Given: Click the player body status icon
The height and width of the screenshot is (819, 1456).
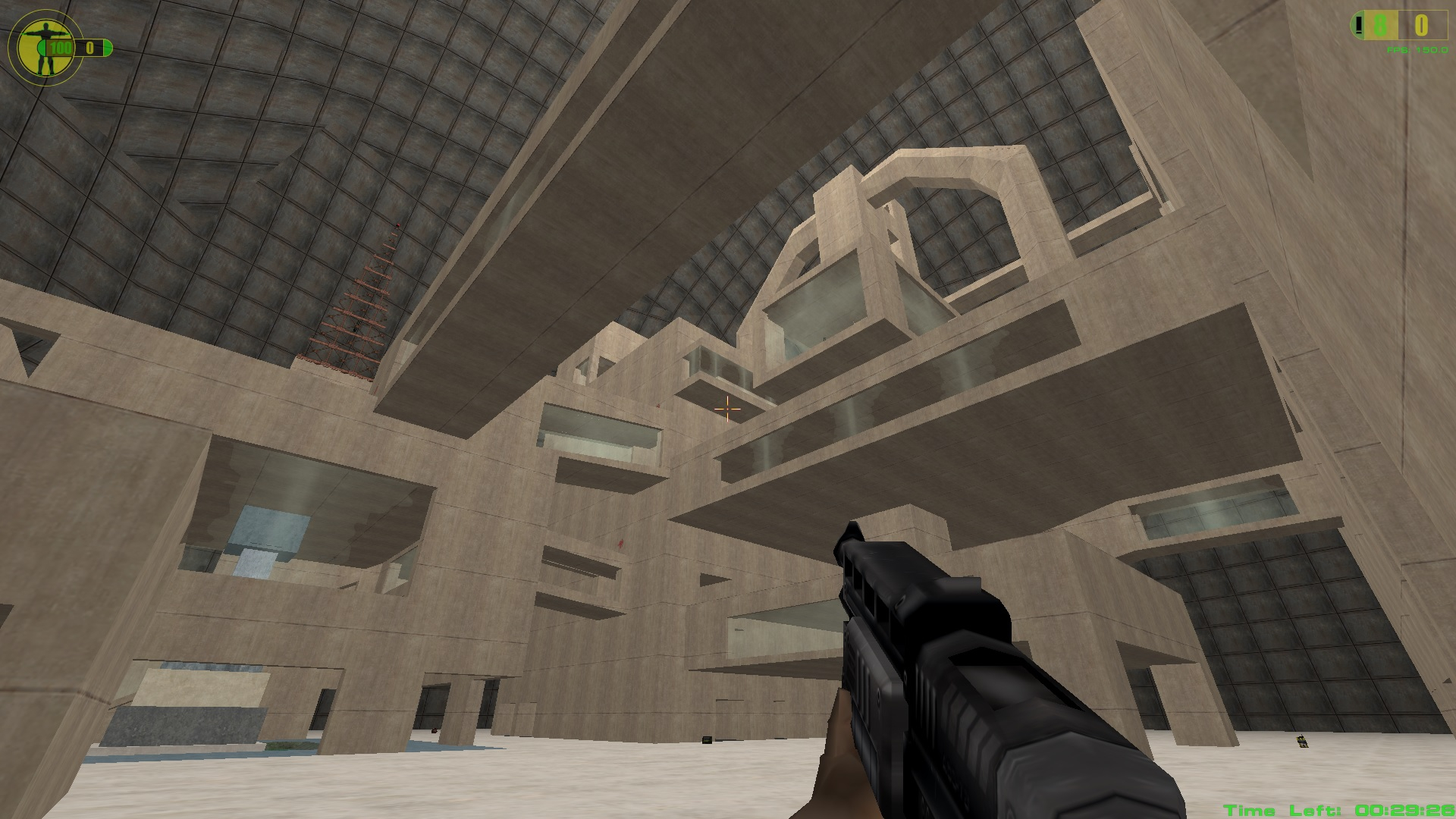Looking at the screenshot, I should (42, 47).
